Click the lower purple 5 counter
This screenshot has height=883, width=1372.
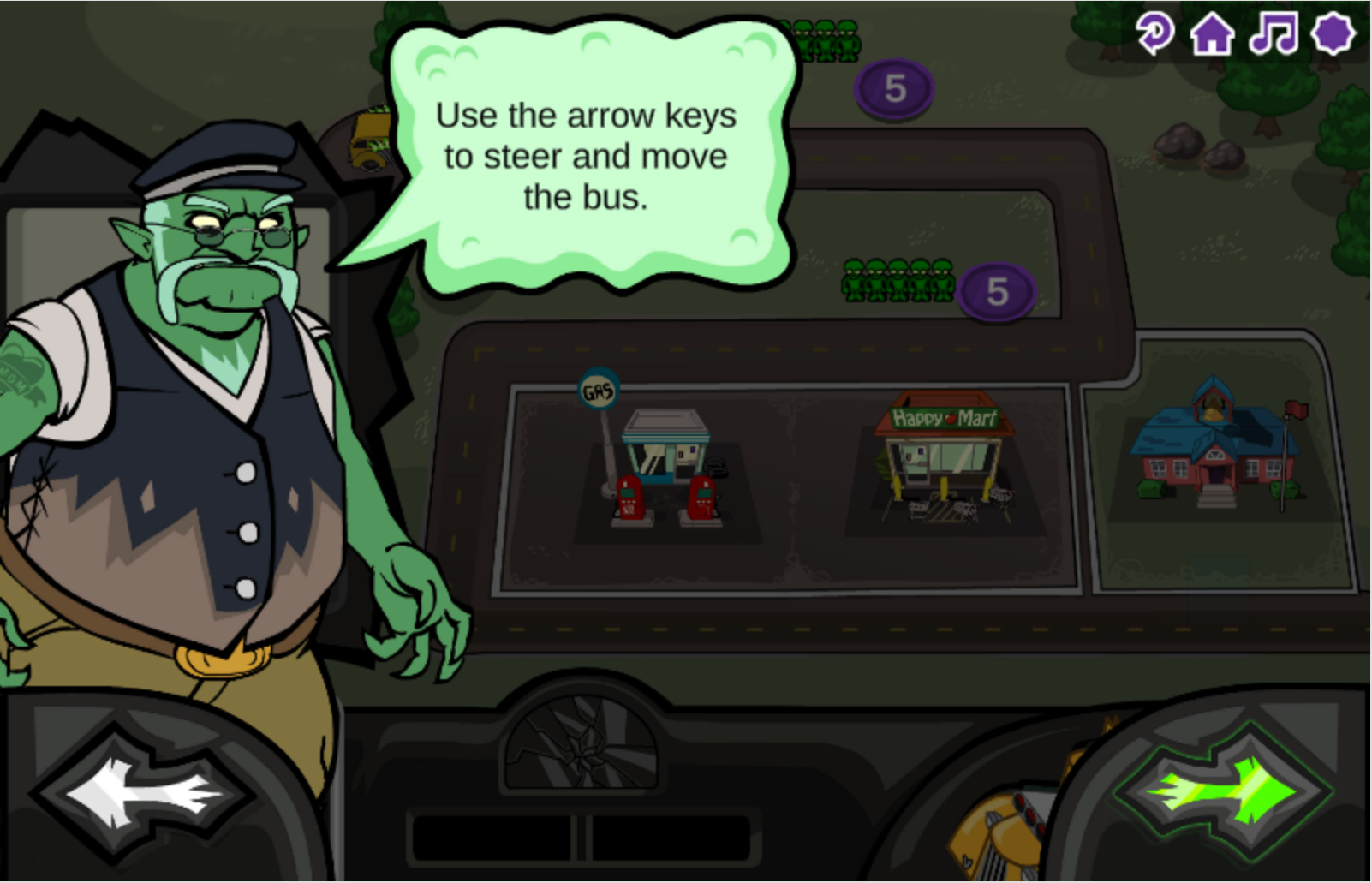[996, 293]
